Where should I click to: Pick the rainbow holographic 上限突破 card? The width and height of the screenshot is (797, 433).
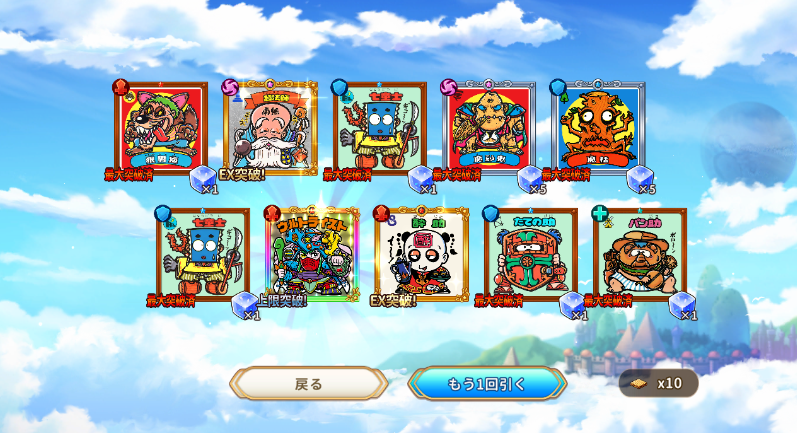[x=312, y=253]
